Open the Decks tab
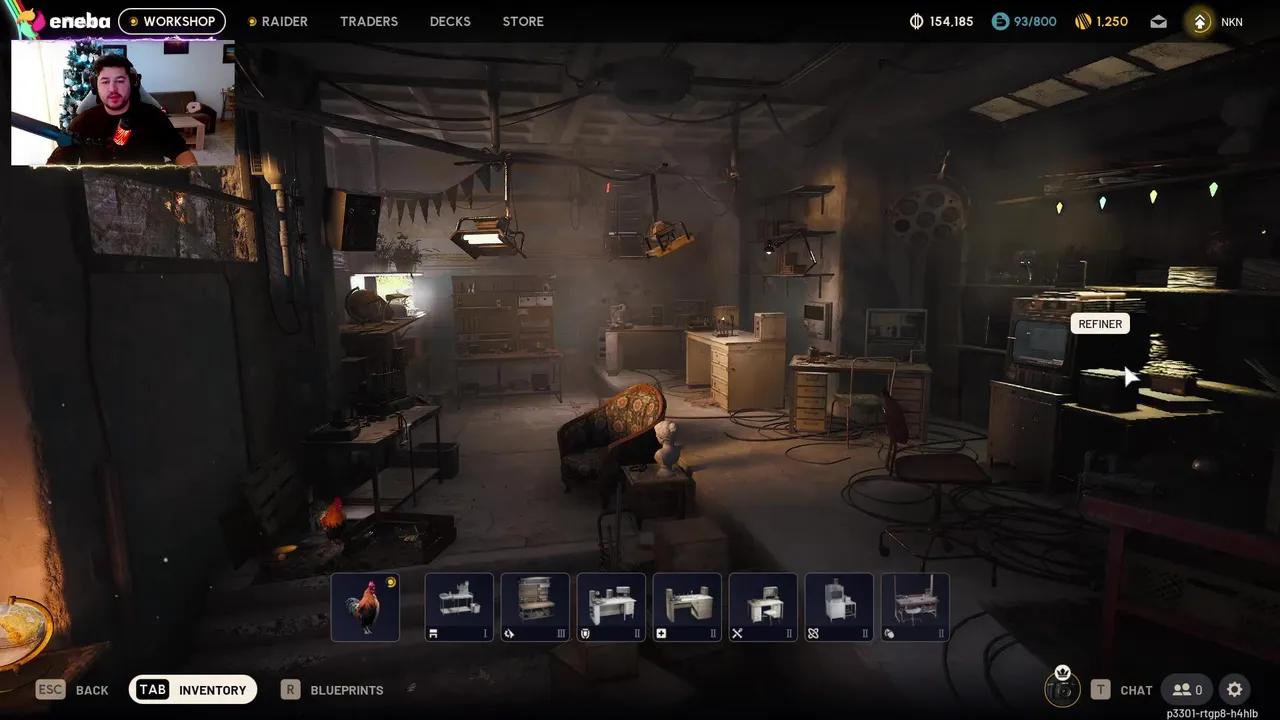This screenshot has width=1280, height=720. coord(450,21)
